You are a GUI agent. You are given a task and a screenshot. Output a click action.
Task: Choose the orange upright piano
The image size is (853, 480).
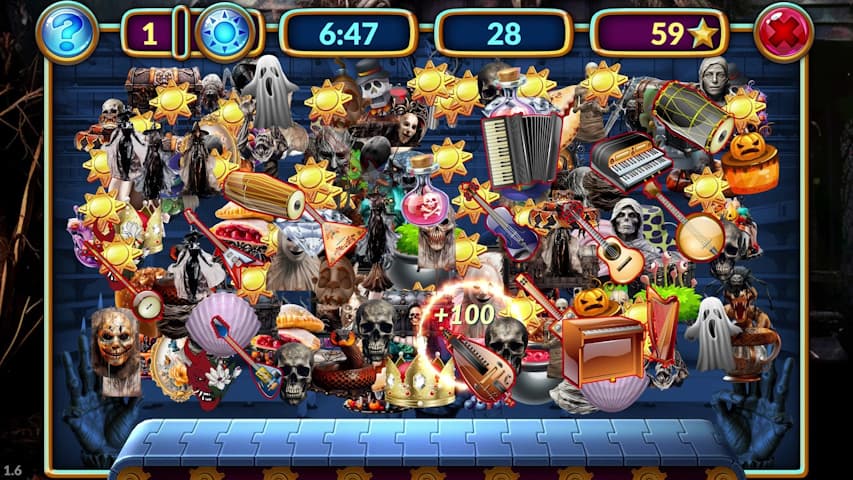tap(601, 348)
